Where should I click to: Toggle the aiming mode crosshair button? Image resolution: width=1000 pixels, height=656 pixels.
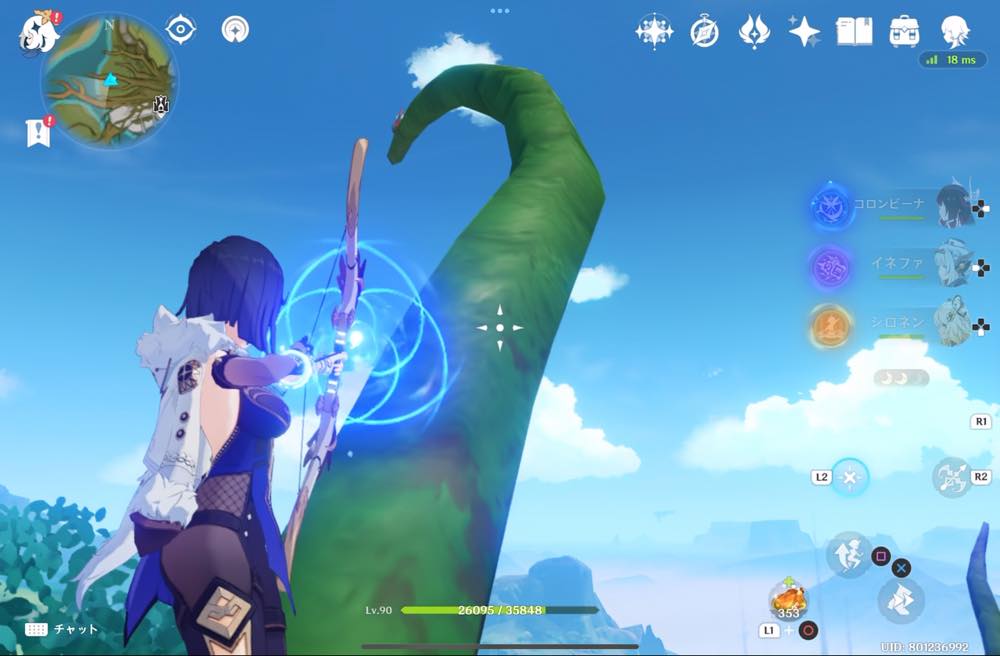click(x=850, y=477)
